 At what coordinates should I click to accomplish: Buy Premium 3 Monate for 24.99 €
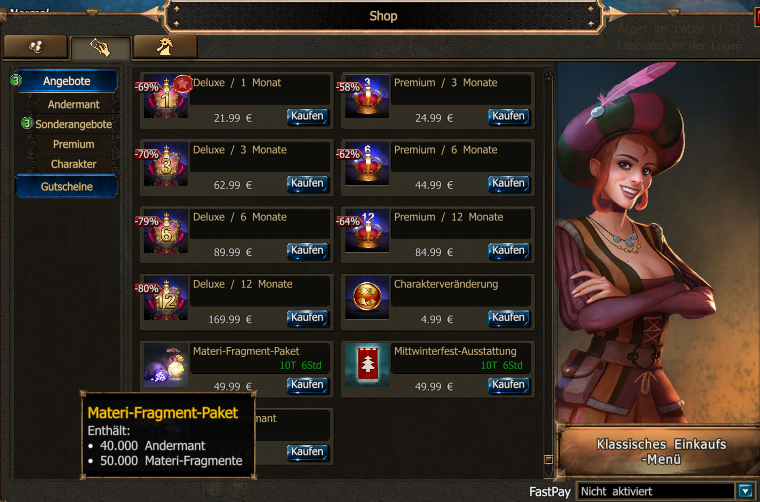pos(508,117)
